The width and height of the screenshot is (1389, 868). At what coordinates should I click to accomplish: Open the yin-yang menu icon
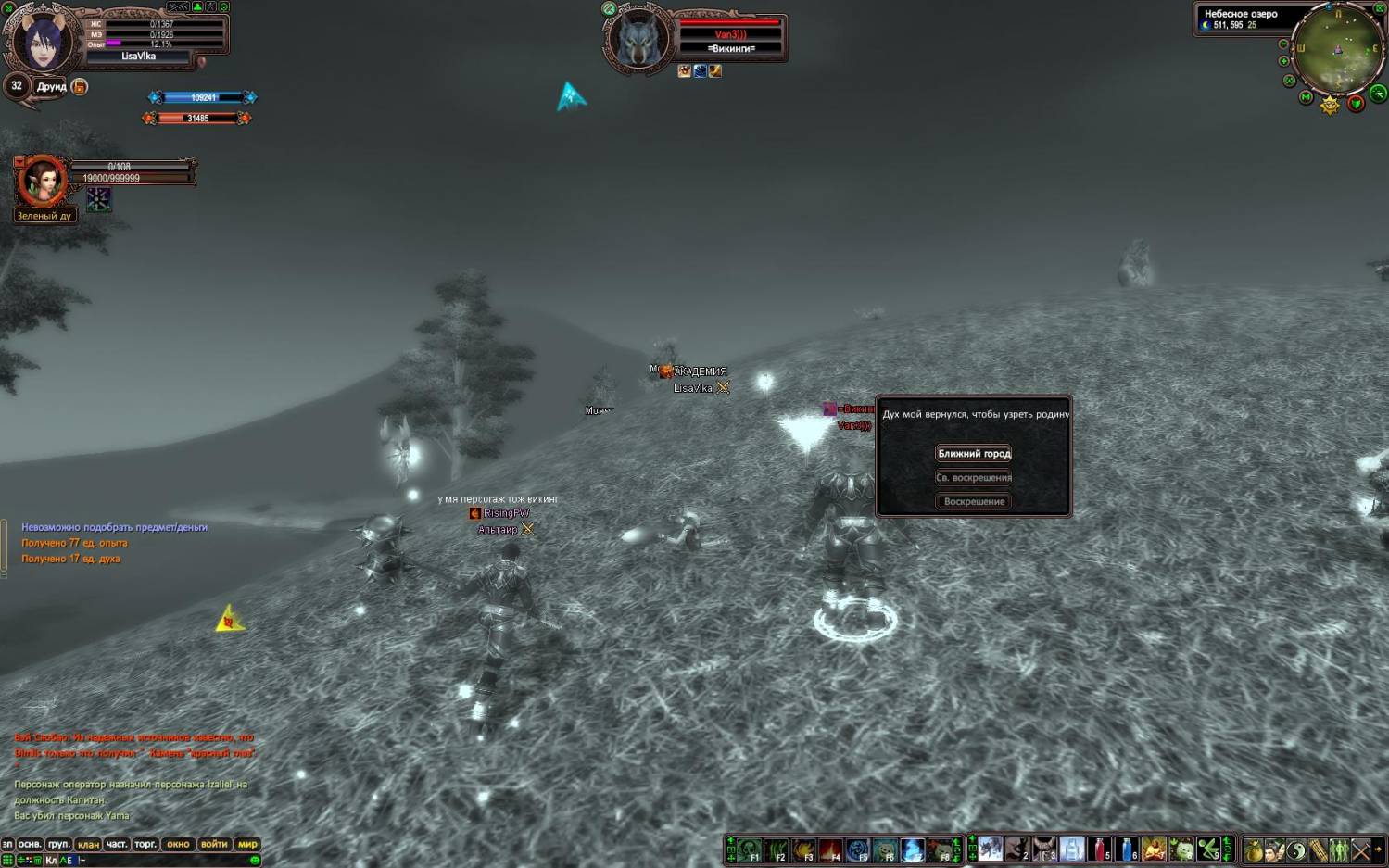click(x=1295, y=849)
